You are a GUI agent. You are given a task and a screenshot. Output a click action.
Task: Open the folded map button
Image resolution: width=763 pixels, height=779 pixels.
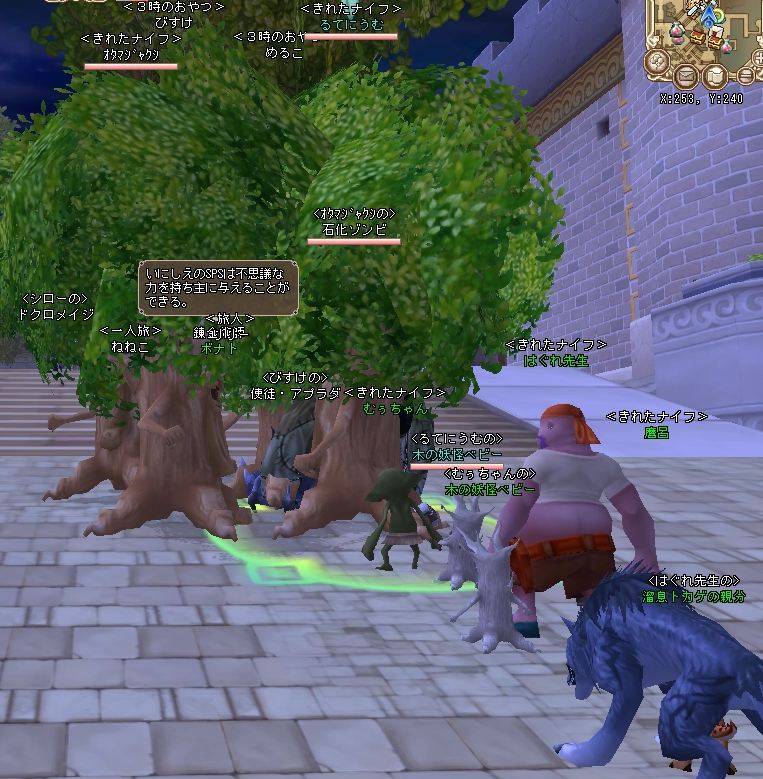pyautogui.click(x=715, y=76)
